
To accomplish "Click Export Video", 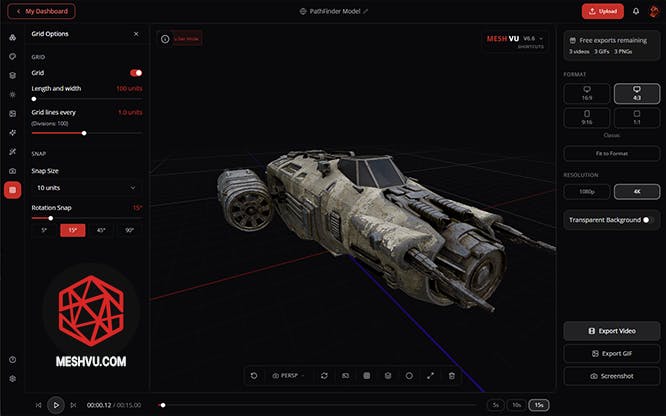I will click(612, 330).
